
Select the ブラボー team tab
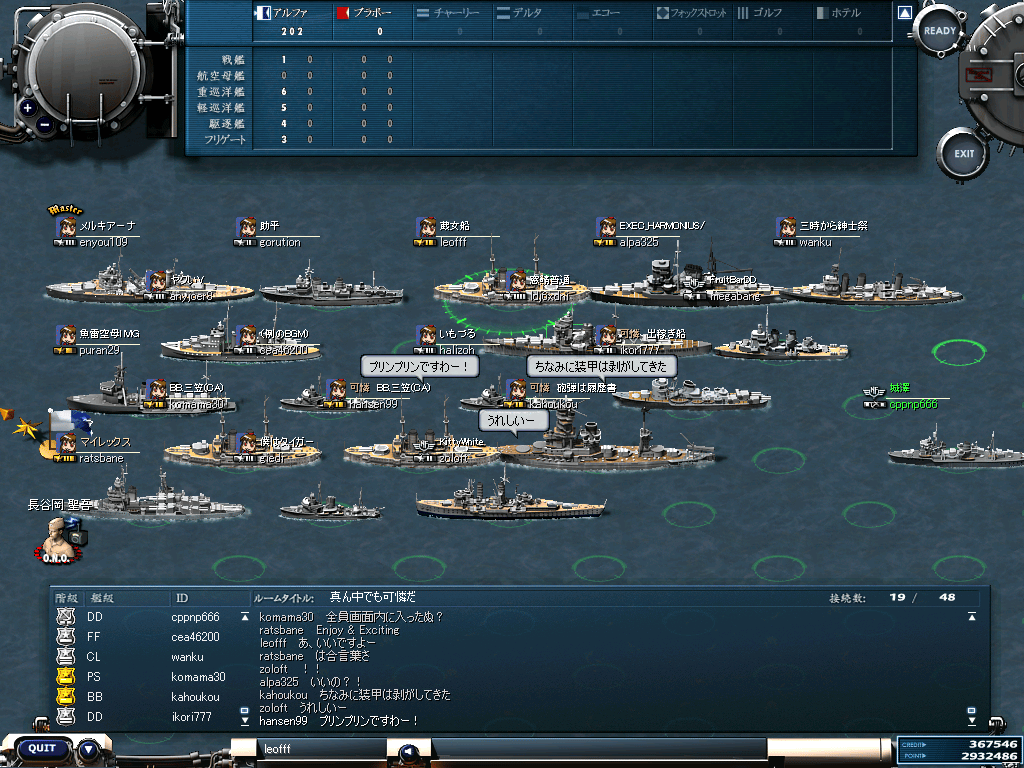coord(370,14)
